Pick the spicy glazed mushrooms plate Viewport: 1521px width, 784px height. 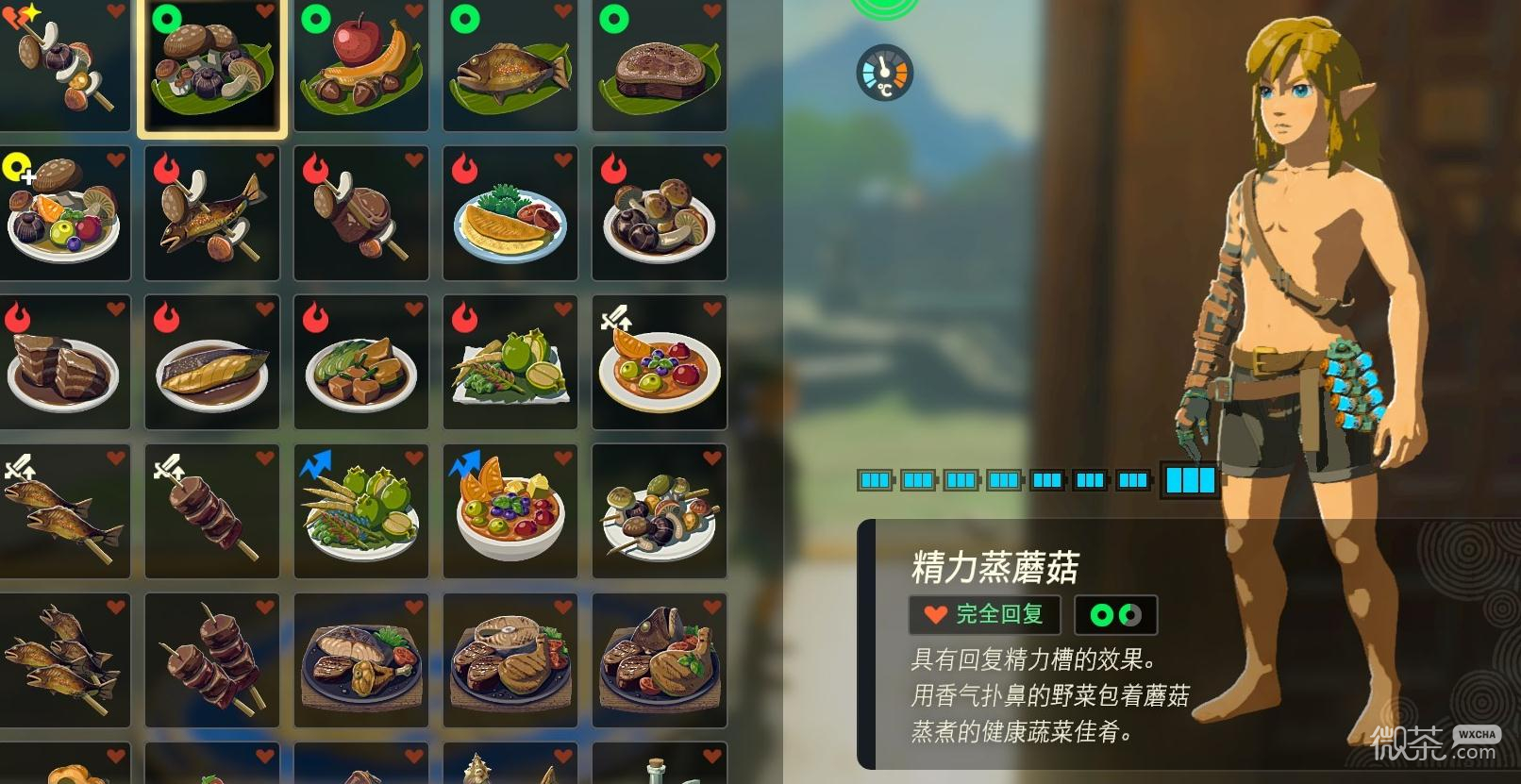pos(660,214)
